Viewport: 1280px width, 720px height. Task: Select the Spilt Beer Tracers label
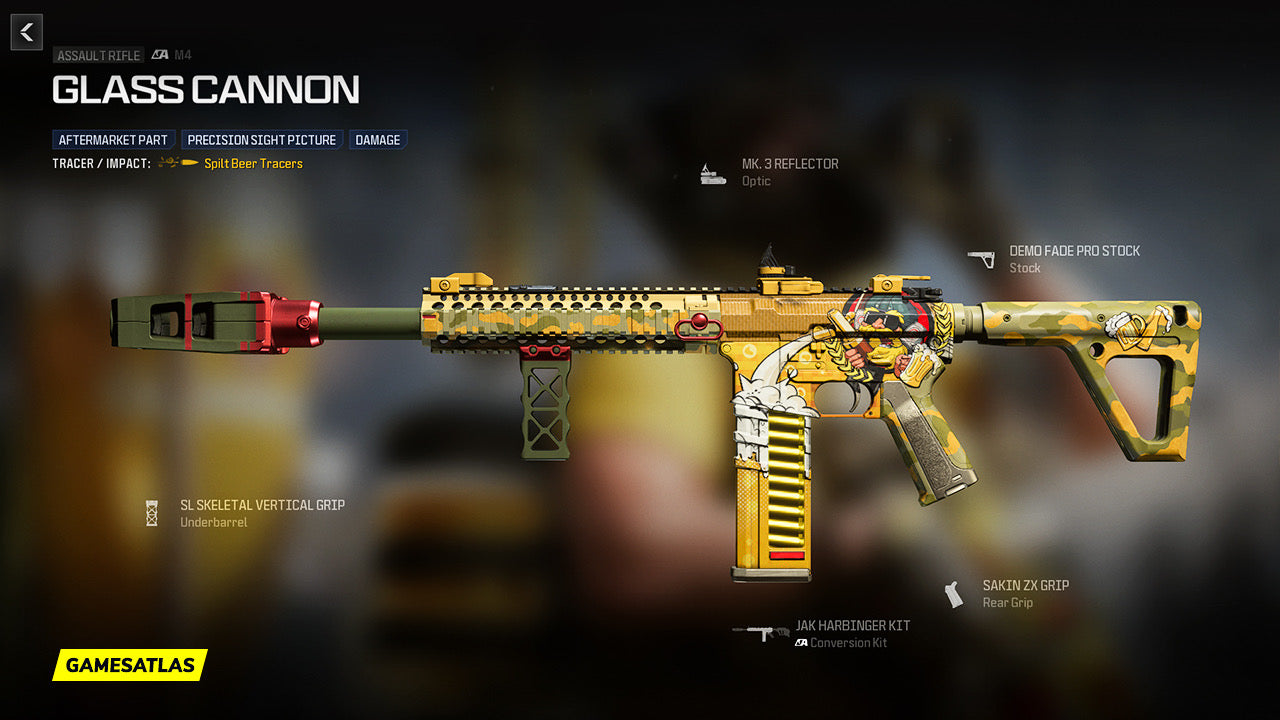pyautogui.click(x=253, y=163)
